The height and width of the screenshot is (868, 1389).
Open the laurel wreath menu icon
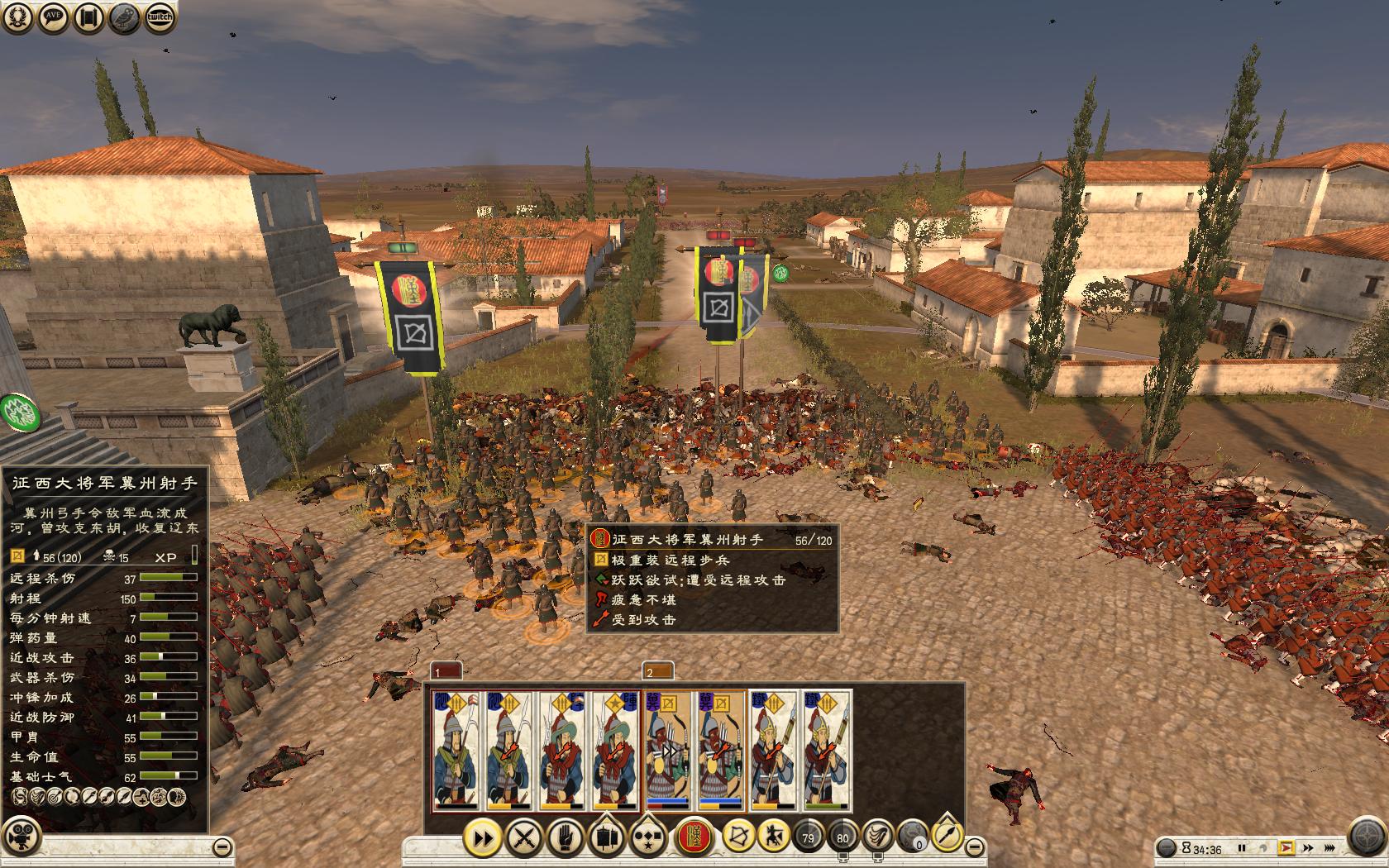pos(18,17)
